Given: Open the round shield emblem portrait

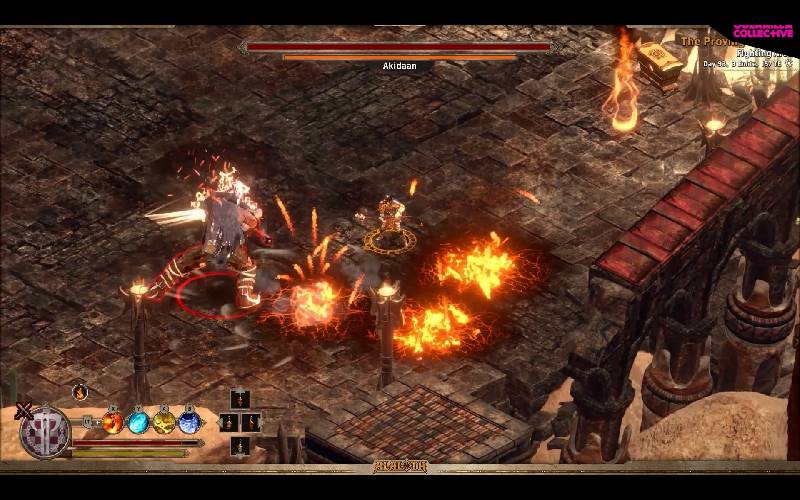Looking at the screenshot, I should 45,433.
